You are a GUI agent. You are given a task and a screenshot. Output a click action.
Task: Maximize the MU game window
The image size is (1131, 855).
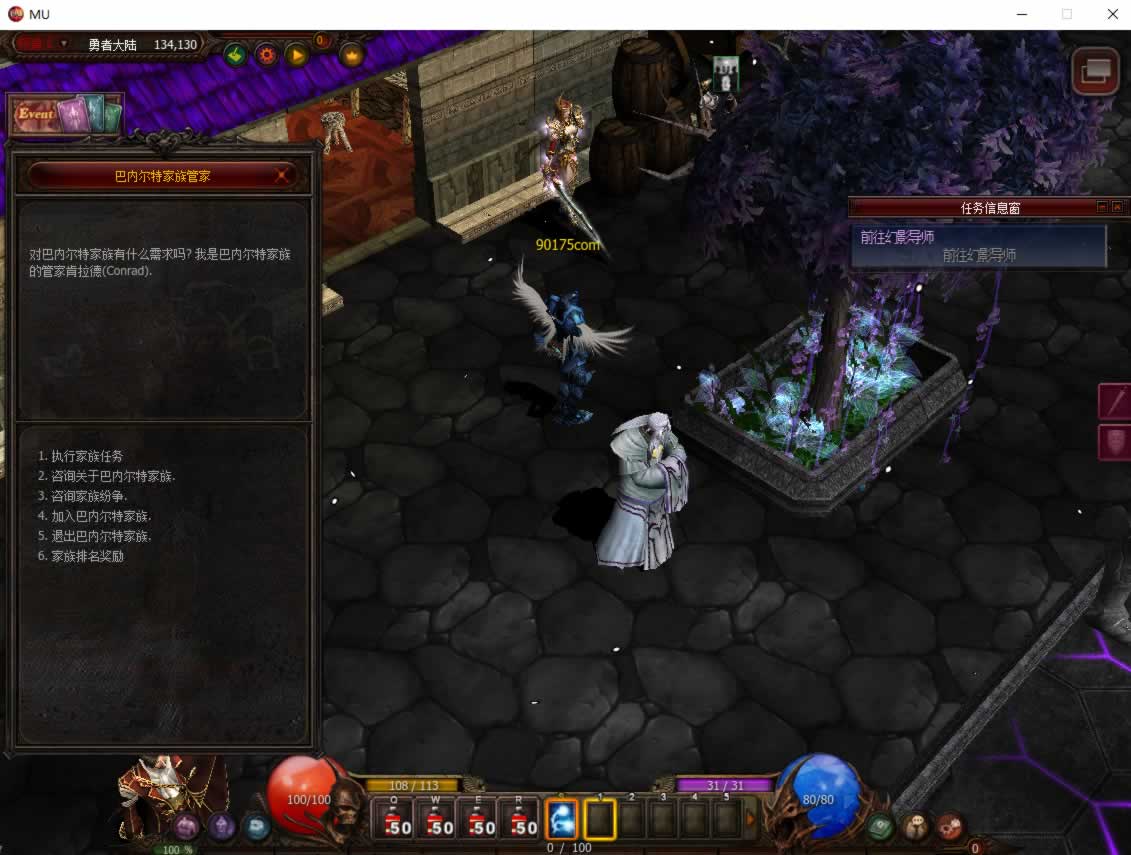[x=1067, y=14]
